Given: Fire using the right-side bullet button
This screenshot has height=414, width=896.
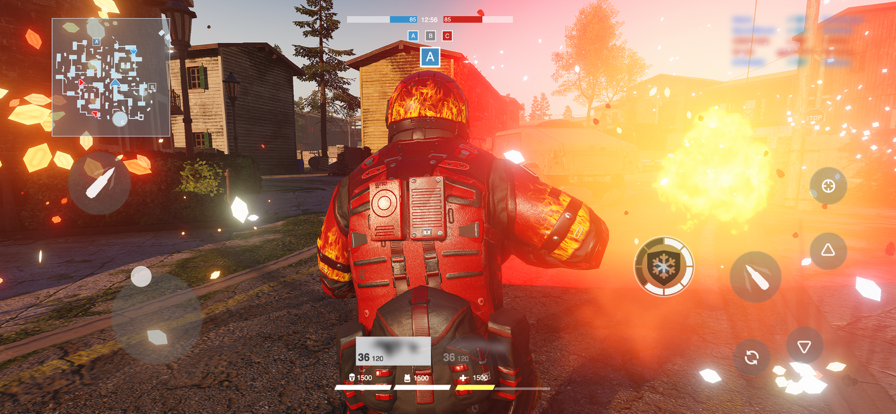Looking at the screenshot, I should (x=755, y=277).
